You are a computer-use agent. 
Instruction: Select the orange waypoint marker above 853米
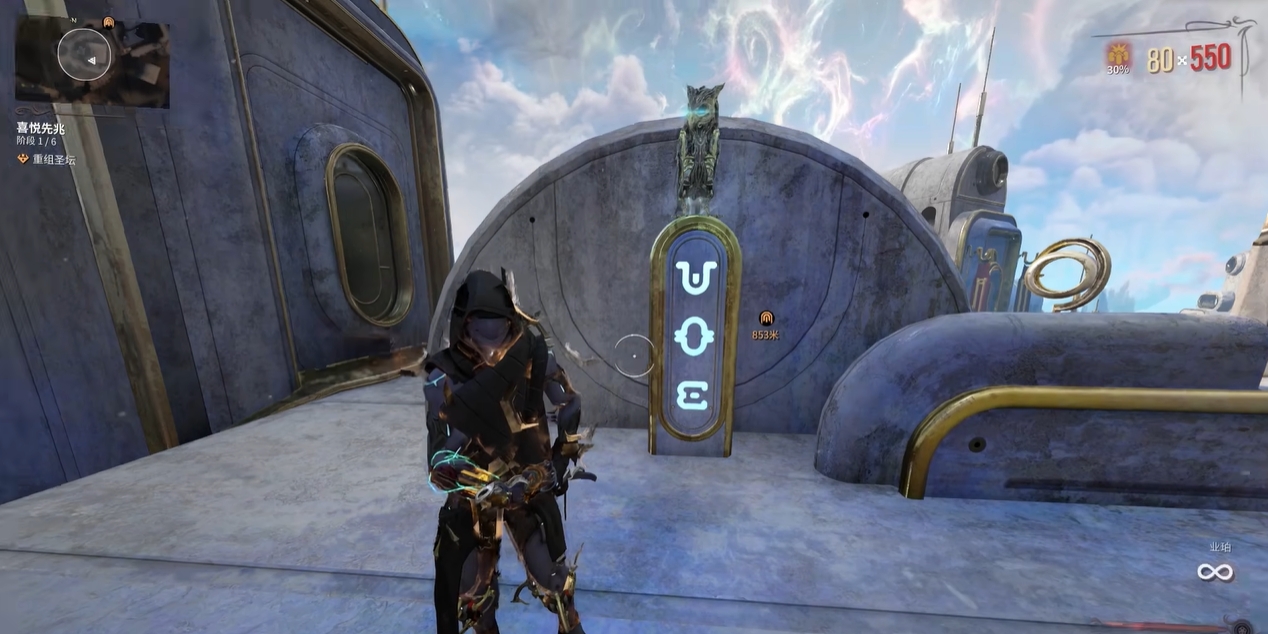click(x=766, y=318)
